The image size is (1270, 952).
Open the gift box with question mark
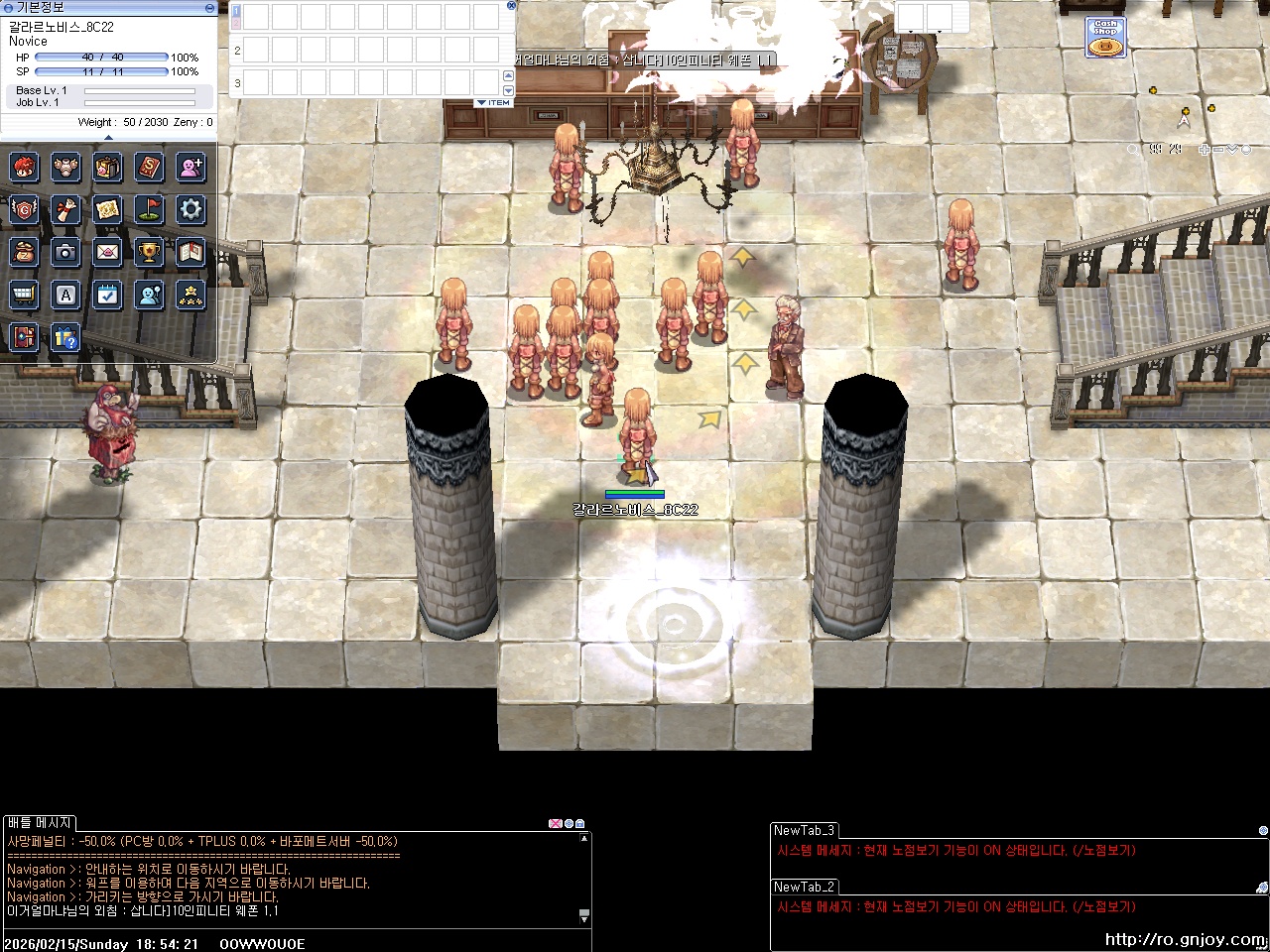(65, 337)
